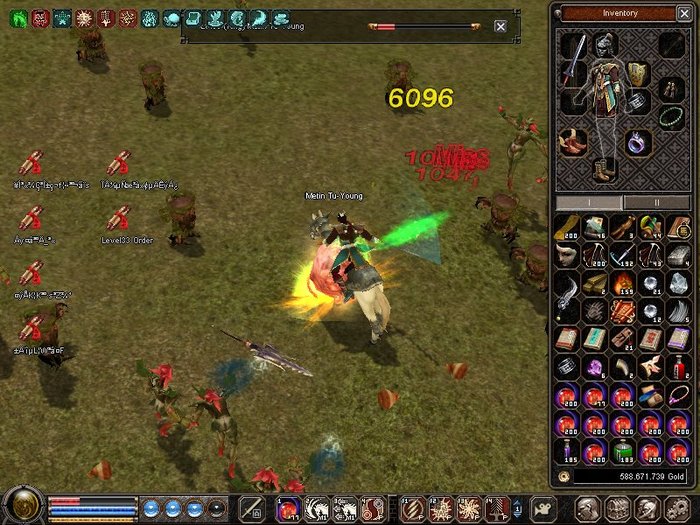This screenshot has width=700, height=525.
Task: Select the equipped purple ring slot
Action: [637, 143]
